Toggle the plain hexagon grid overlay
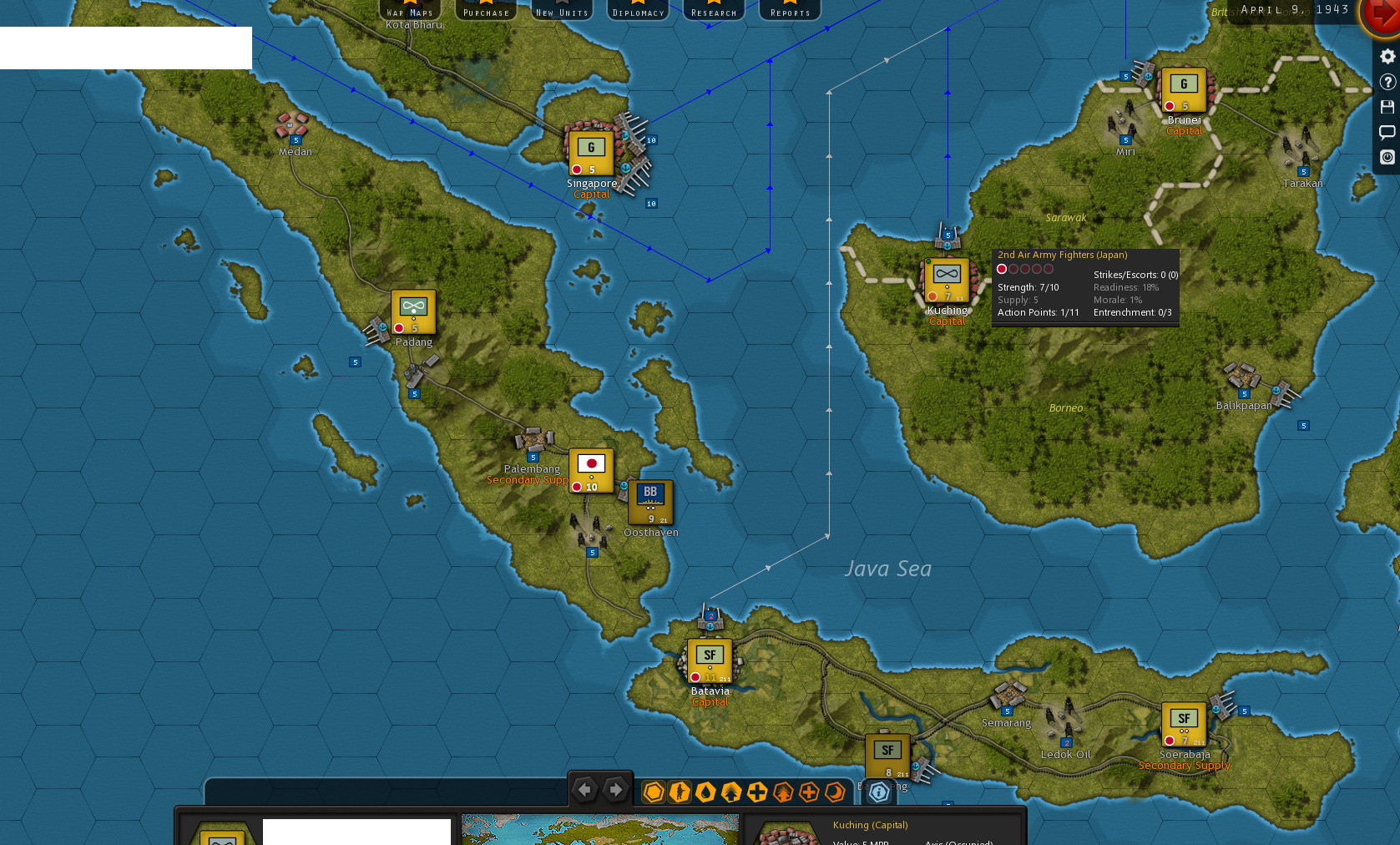Viewport: 1400px width, 845px height. [654, 792]
